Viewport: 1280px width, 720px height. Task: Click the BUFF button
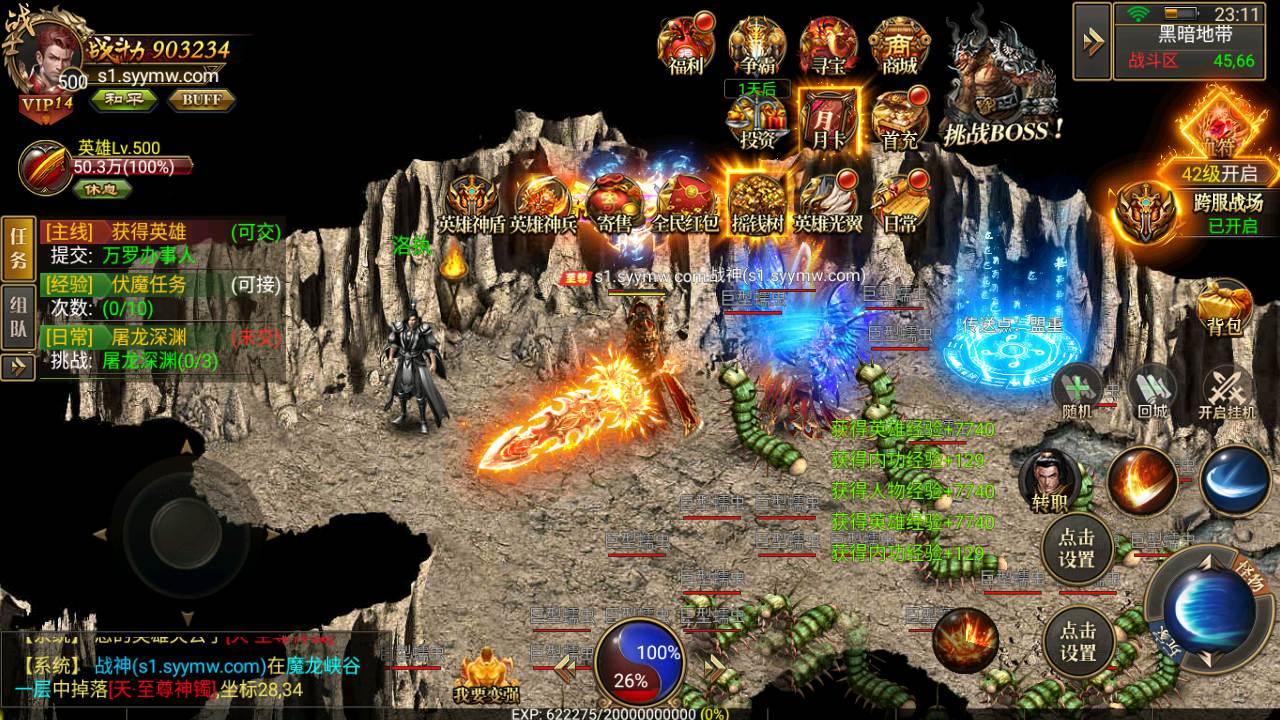(x=201, y=99)
